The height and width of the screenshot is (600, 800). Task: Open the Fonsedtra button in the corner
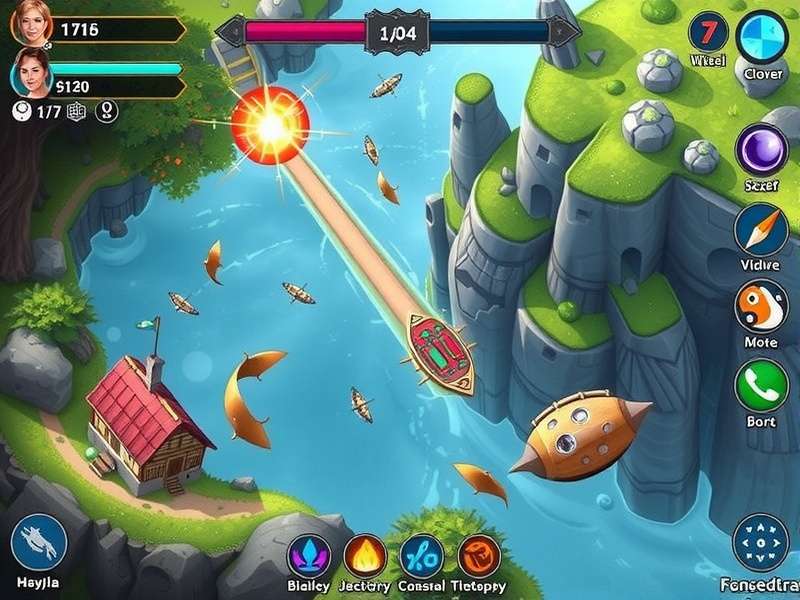coord(761,543)
